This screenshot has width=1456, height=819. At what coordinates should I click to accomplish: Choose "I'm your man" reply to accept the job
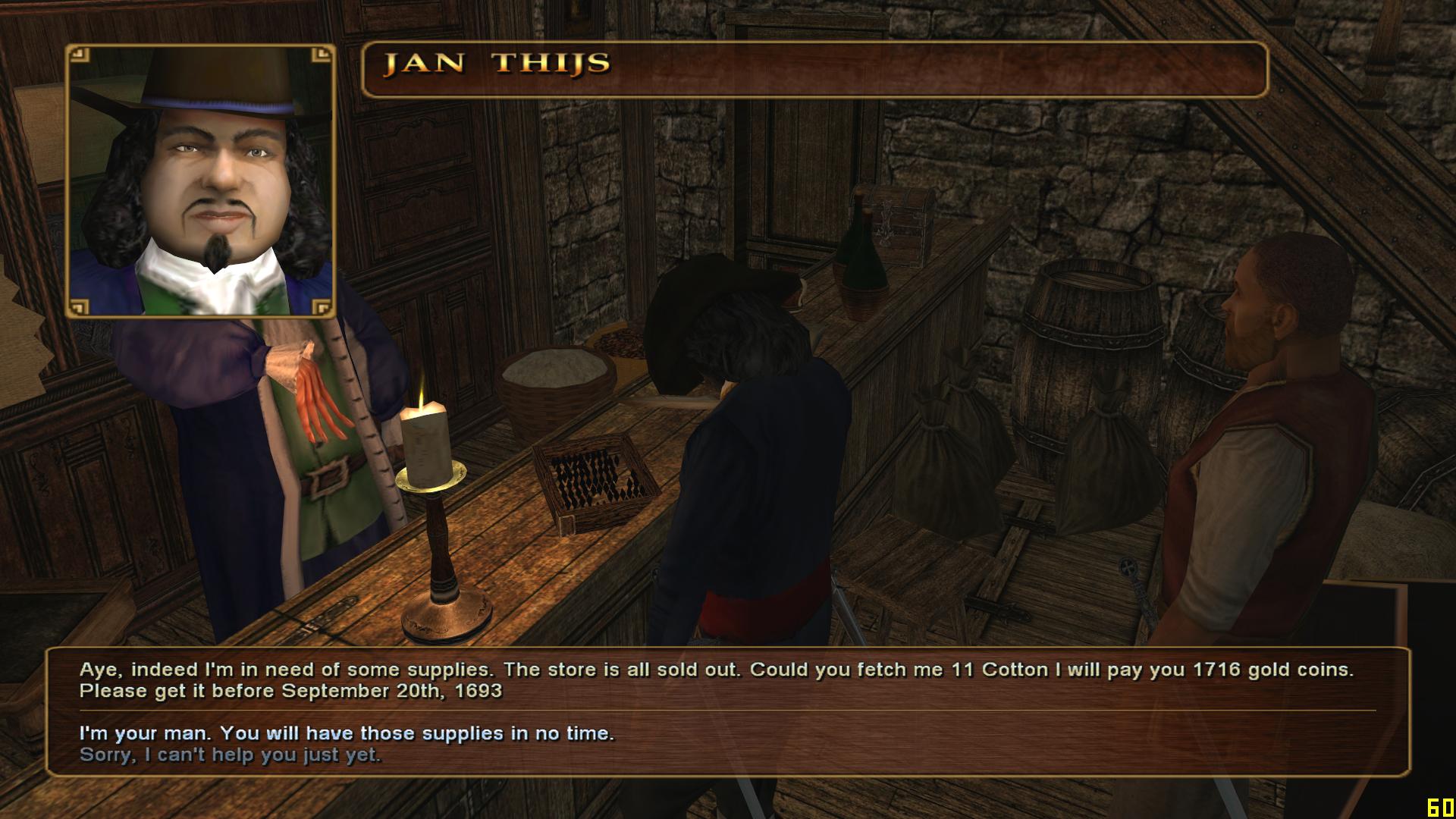pos(347,733)
